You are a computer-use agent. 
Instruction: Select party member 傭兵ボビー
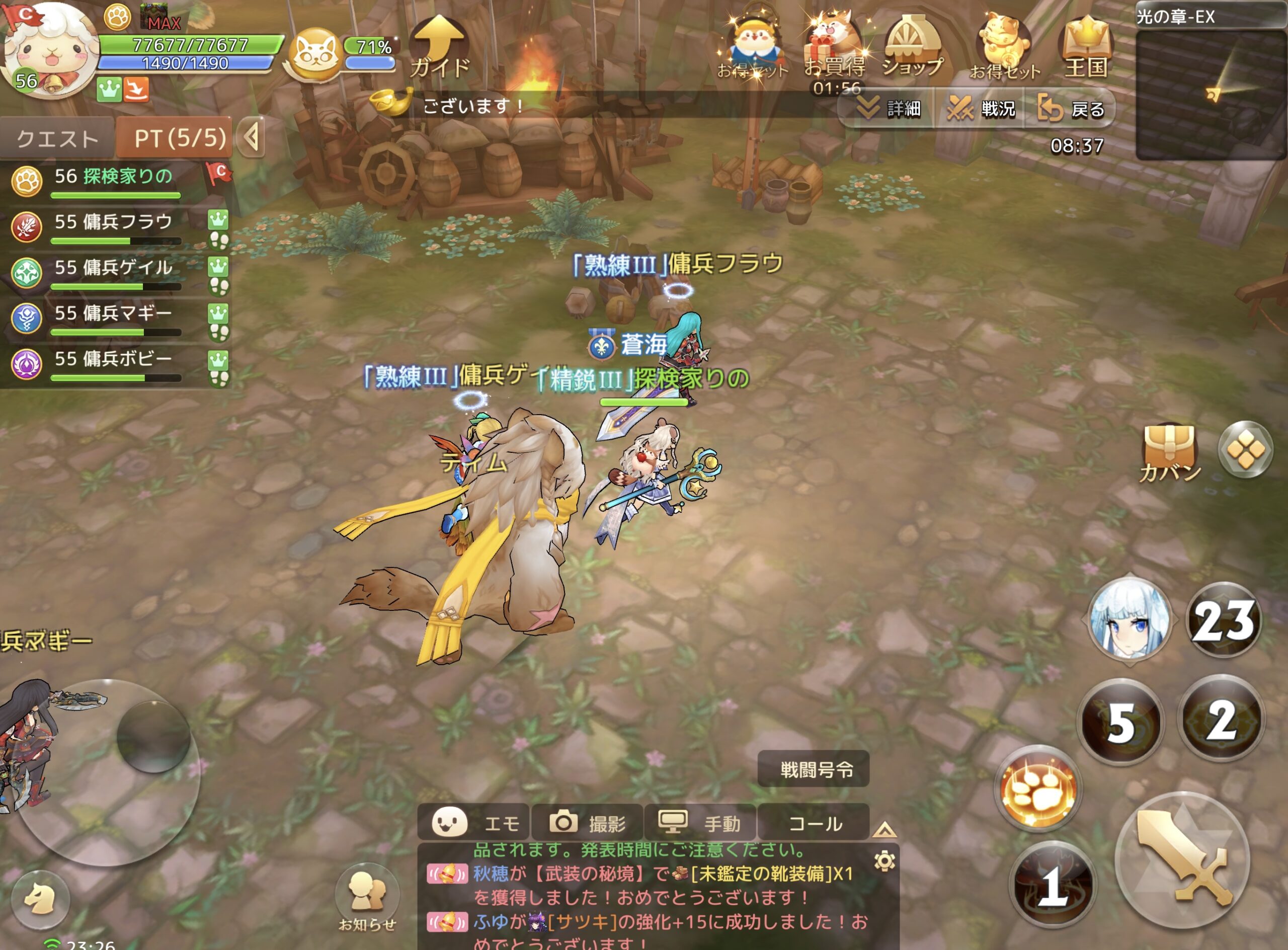tap(113, 365)
